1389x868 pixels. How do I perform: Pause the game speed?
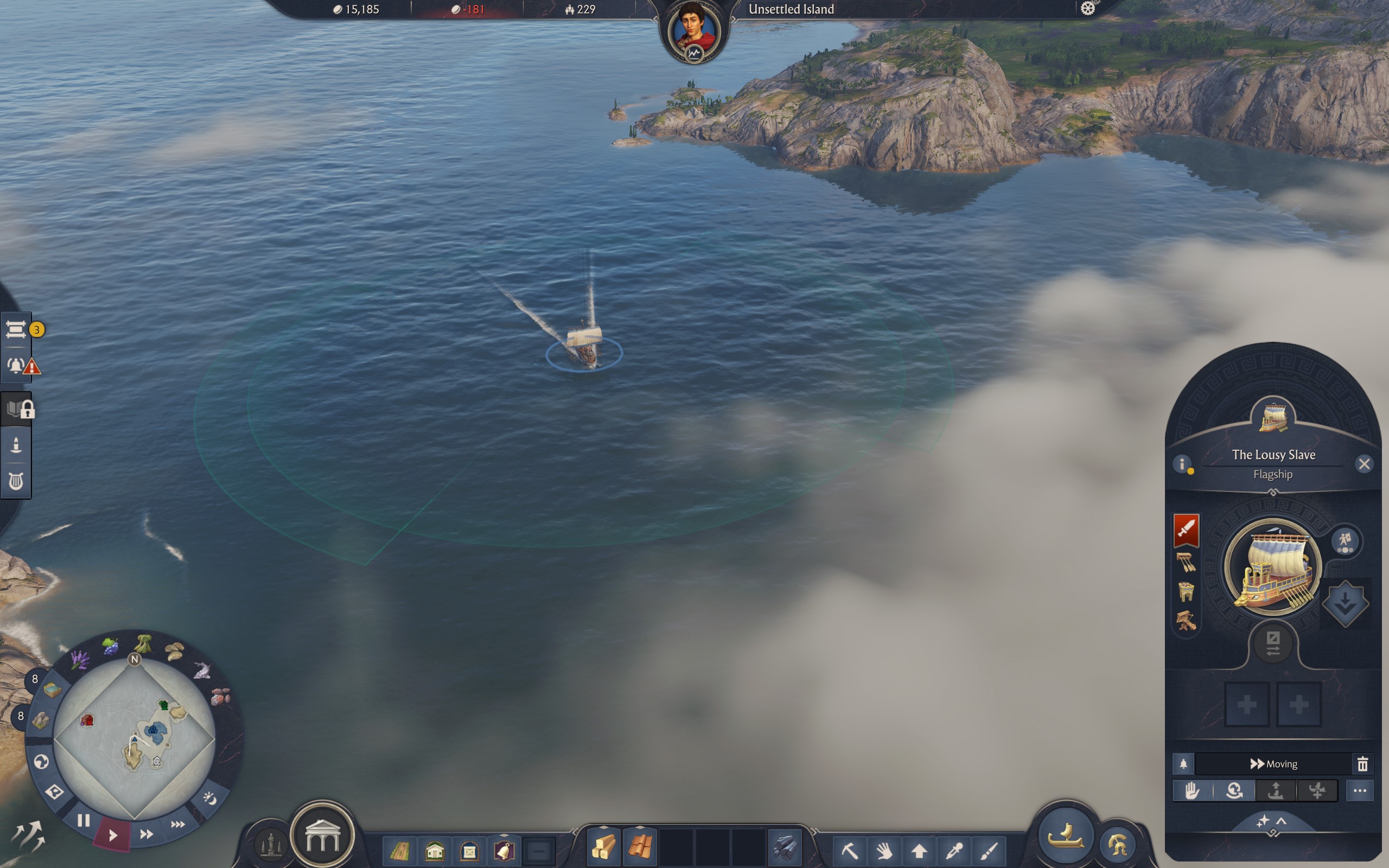tap(84, 820)
